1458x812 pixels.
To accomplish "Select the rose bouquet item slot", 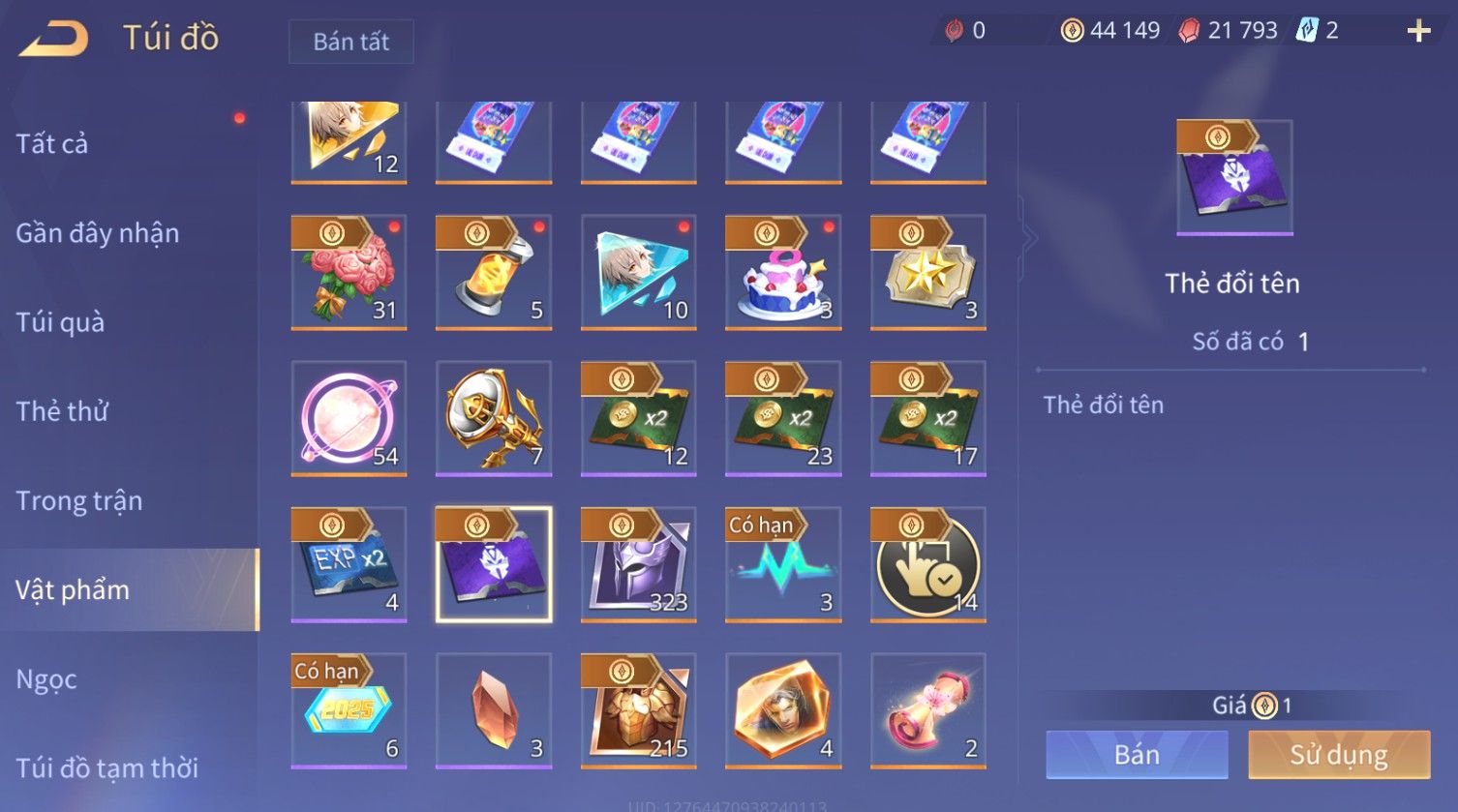I will pyautogui.click(x=349, y=272).
